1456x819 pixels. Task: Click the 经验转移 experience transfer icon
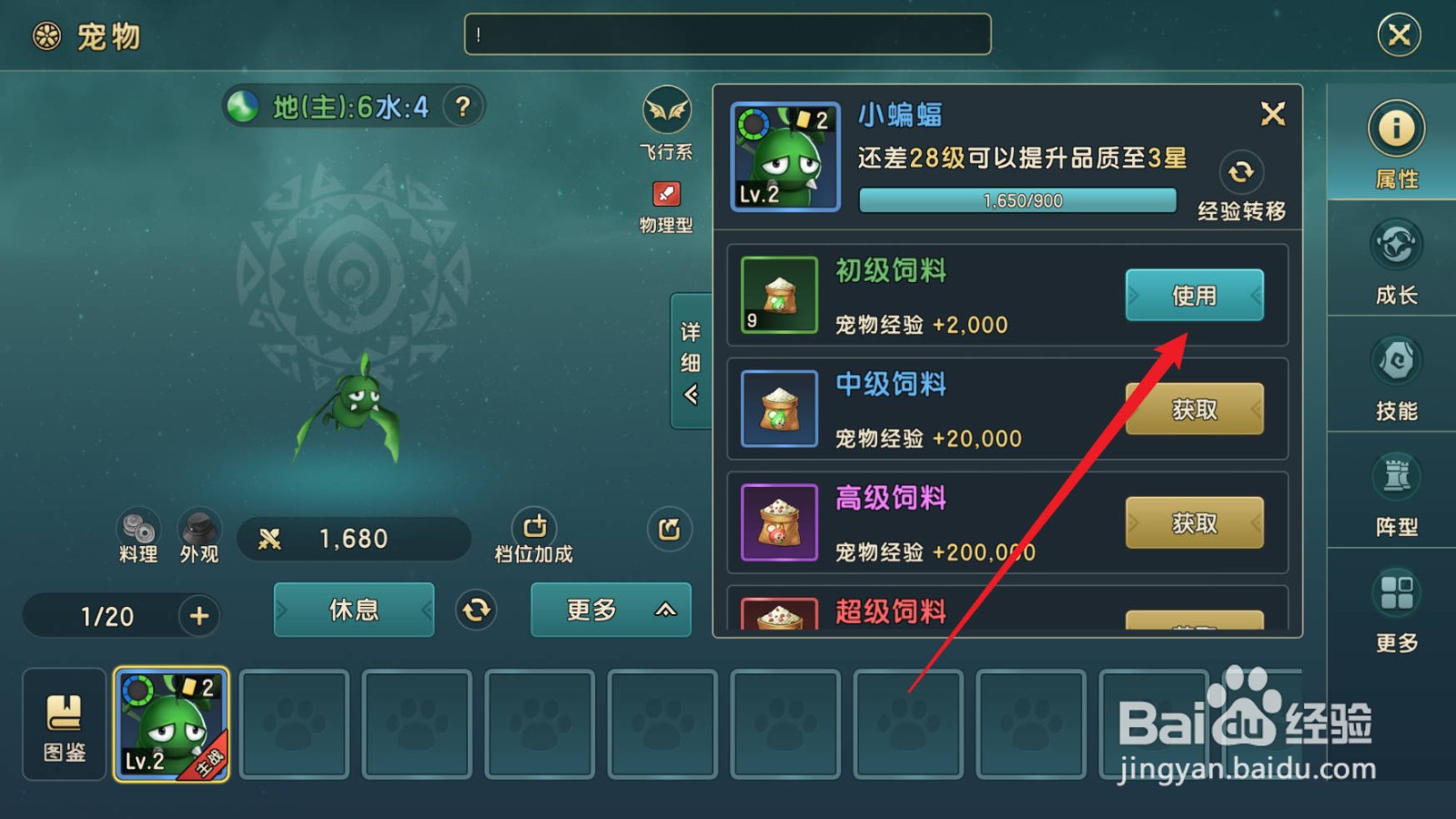(1239, 173)
